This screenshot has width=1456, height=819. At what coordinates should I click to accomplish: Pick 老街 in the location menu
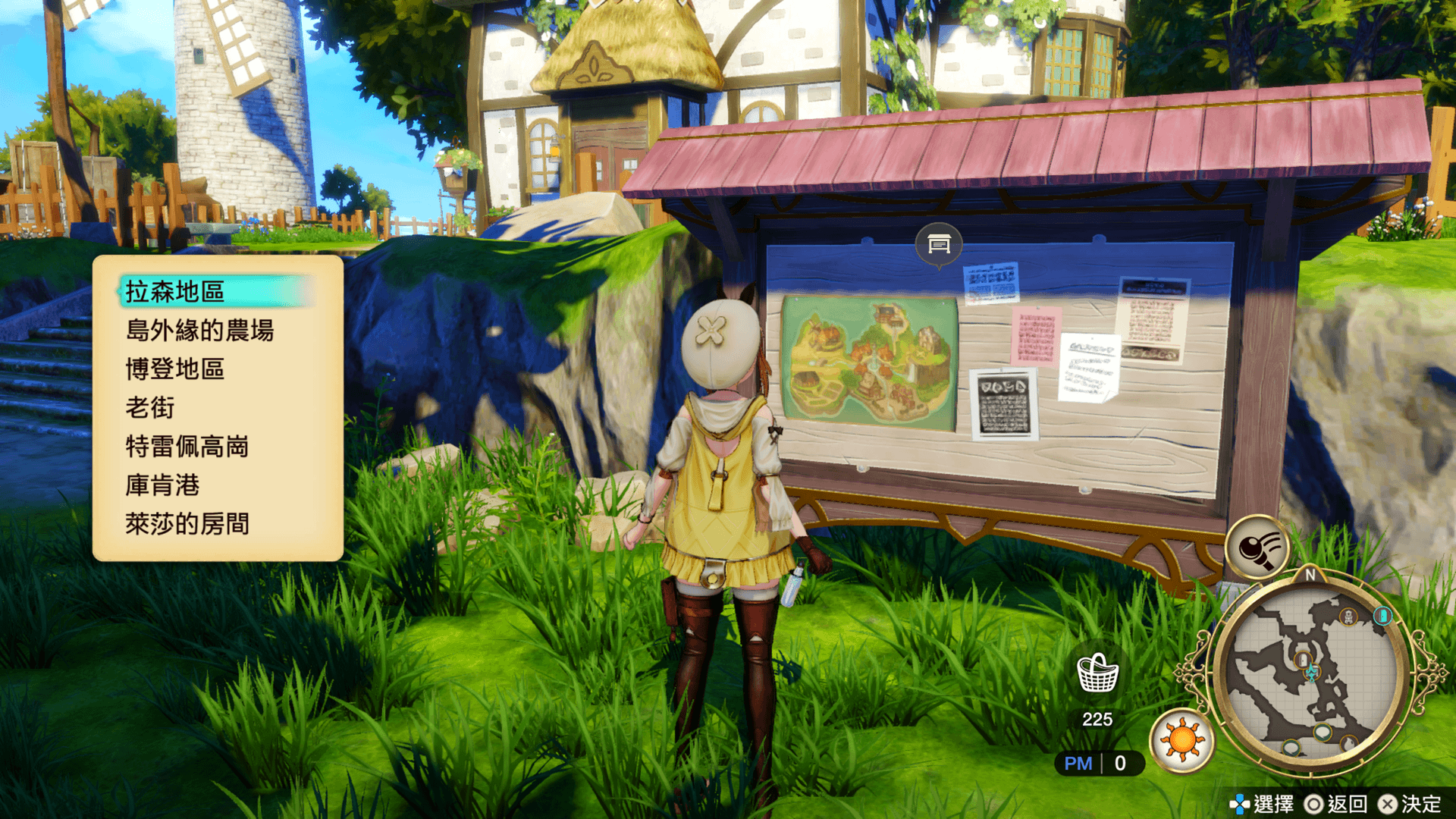tap(150, 408)
